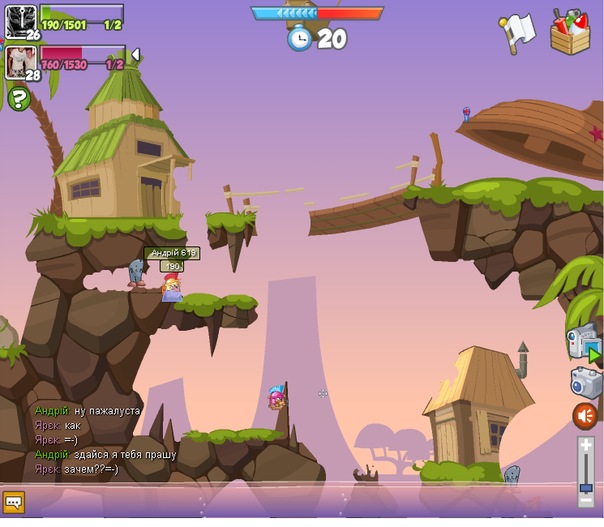Screen dimensions: 604x527
Task: Toggle sound with the orange speaker button
Action: 585,415
